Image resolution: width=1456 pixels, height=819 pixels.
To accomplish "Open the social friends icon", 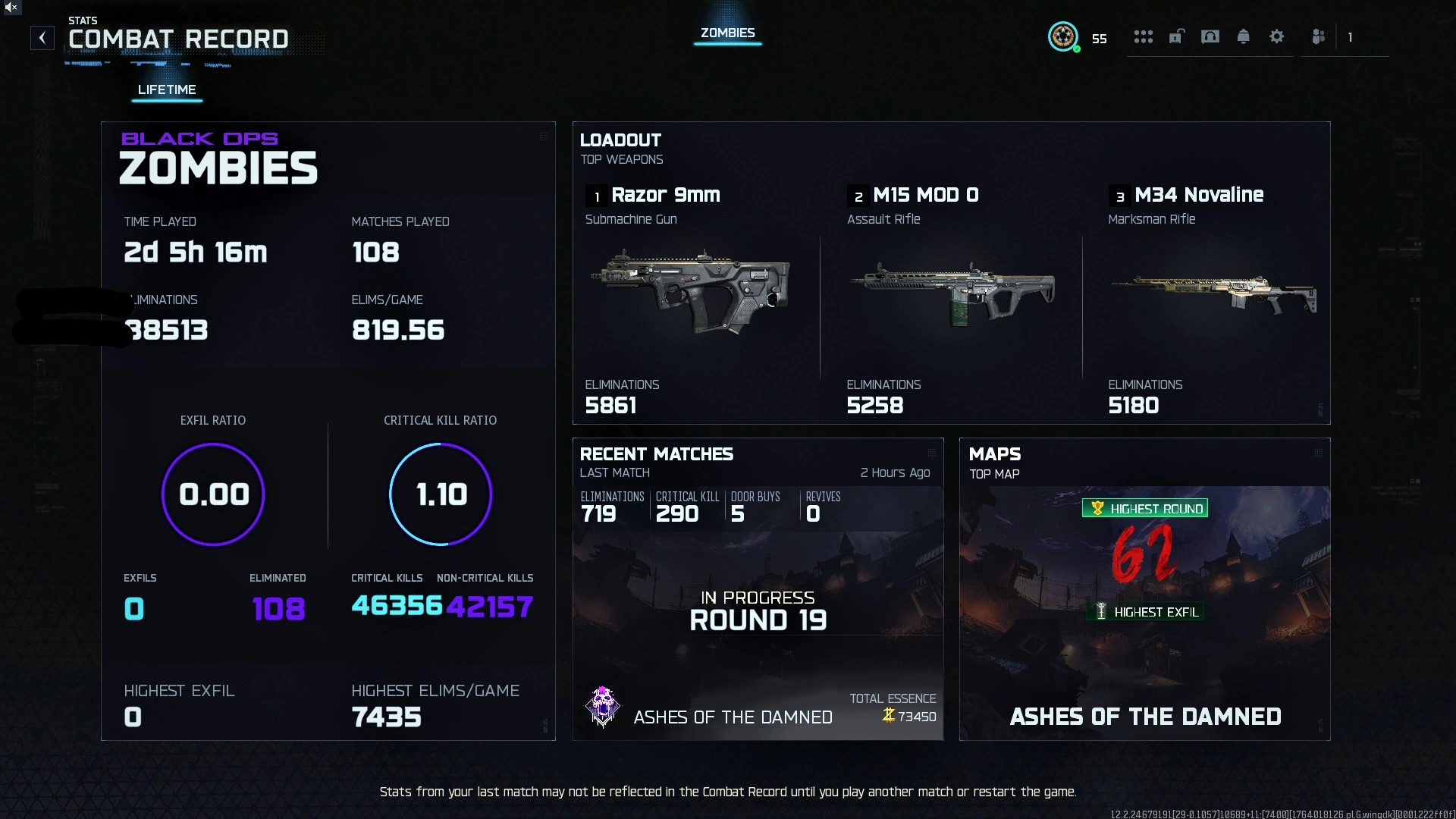I will coord(1319,36).
